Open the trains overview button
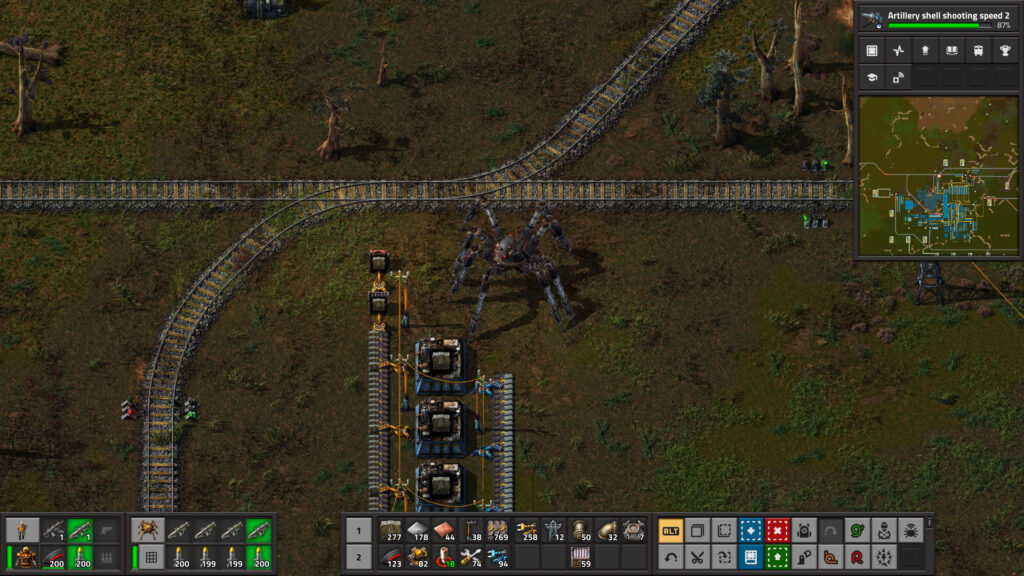 coord(976,51)
